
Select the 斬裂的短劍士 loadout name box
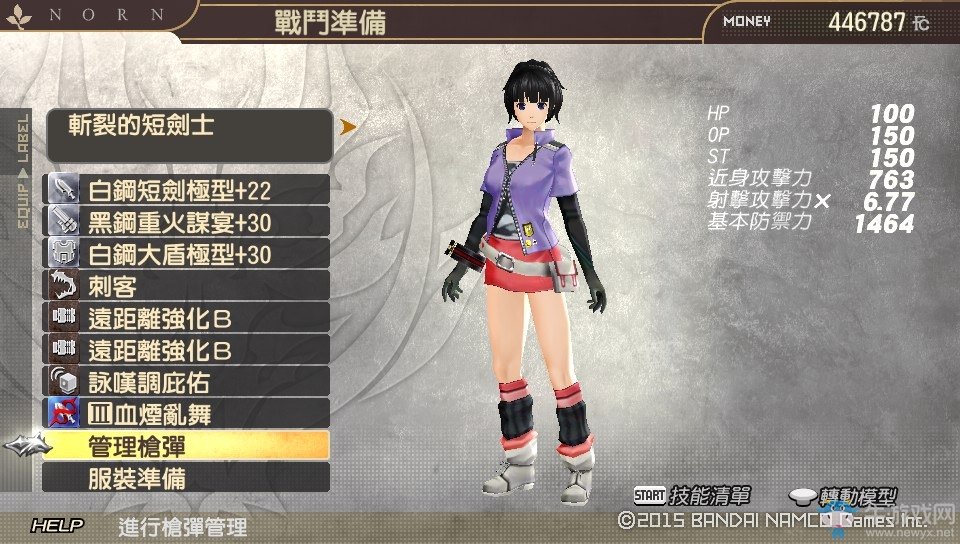coord(188,135)
